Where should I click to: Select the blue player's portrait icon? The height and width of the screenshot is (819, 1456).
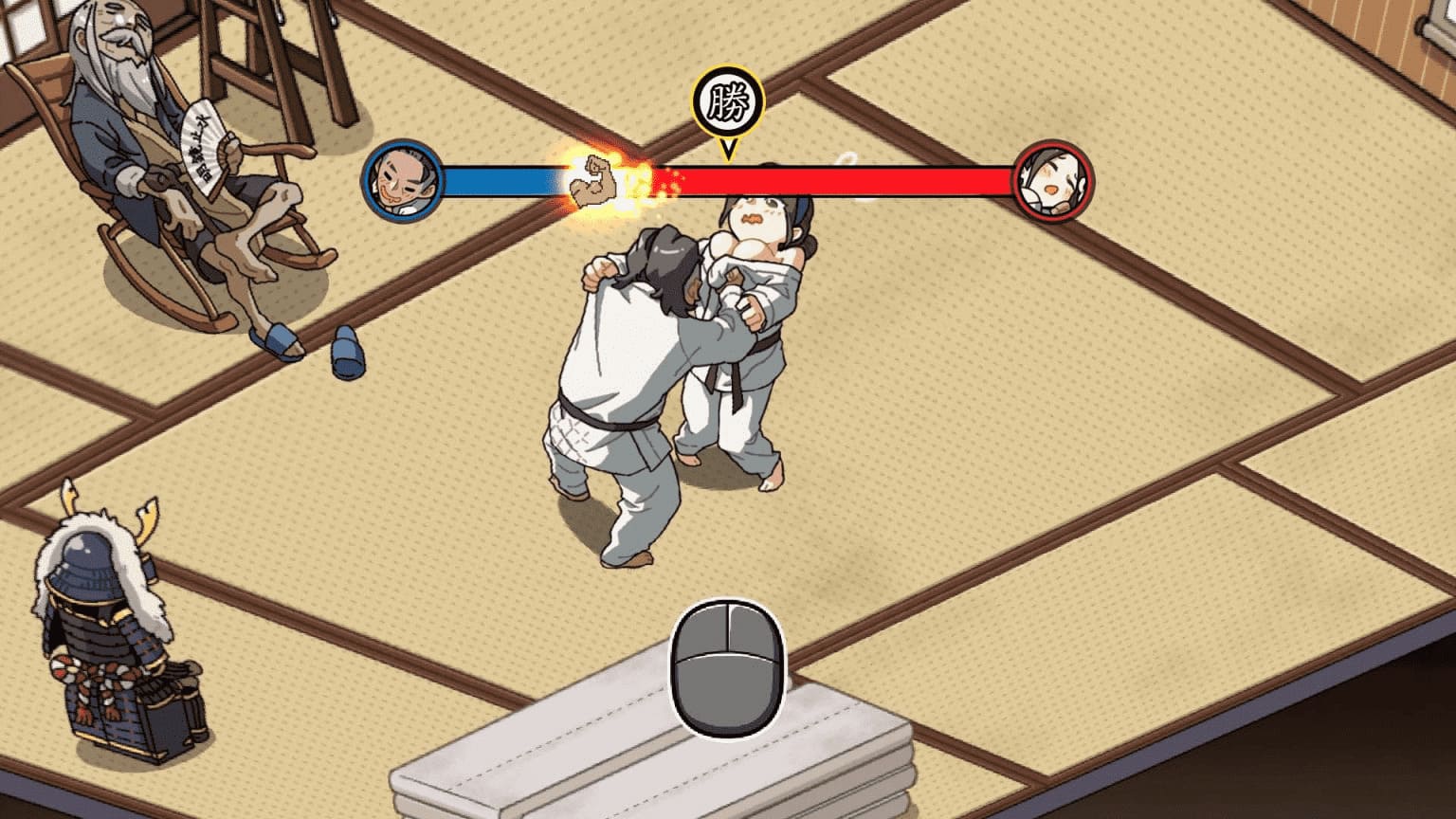(404, 178)
